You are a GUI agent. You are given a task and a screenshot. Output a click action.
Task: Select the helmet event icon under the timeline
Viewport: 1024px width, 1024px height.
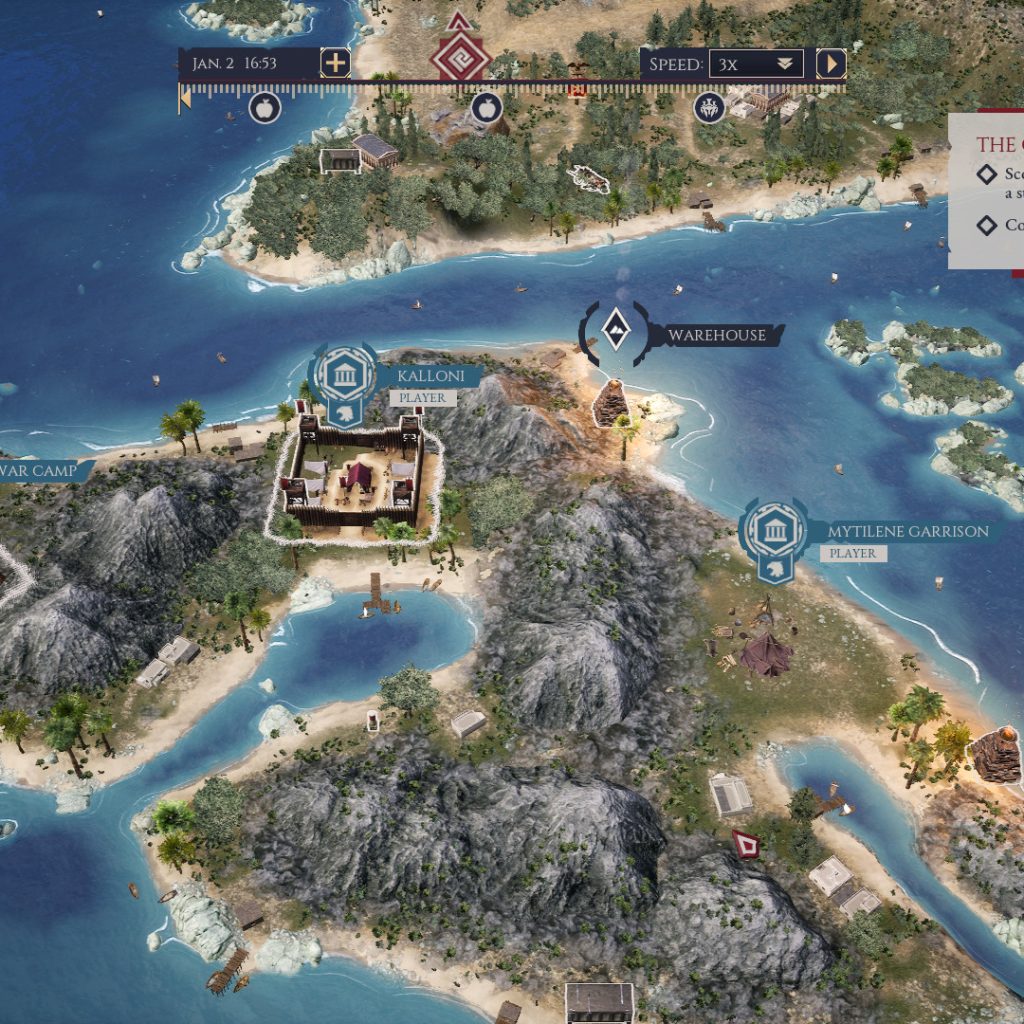point(709,107)
